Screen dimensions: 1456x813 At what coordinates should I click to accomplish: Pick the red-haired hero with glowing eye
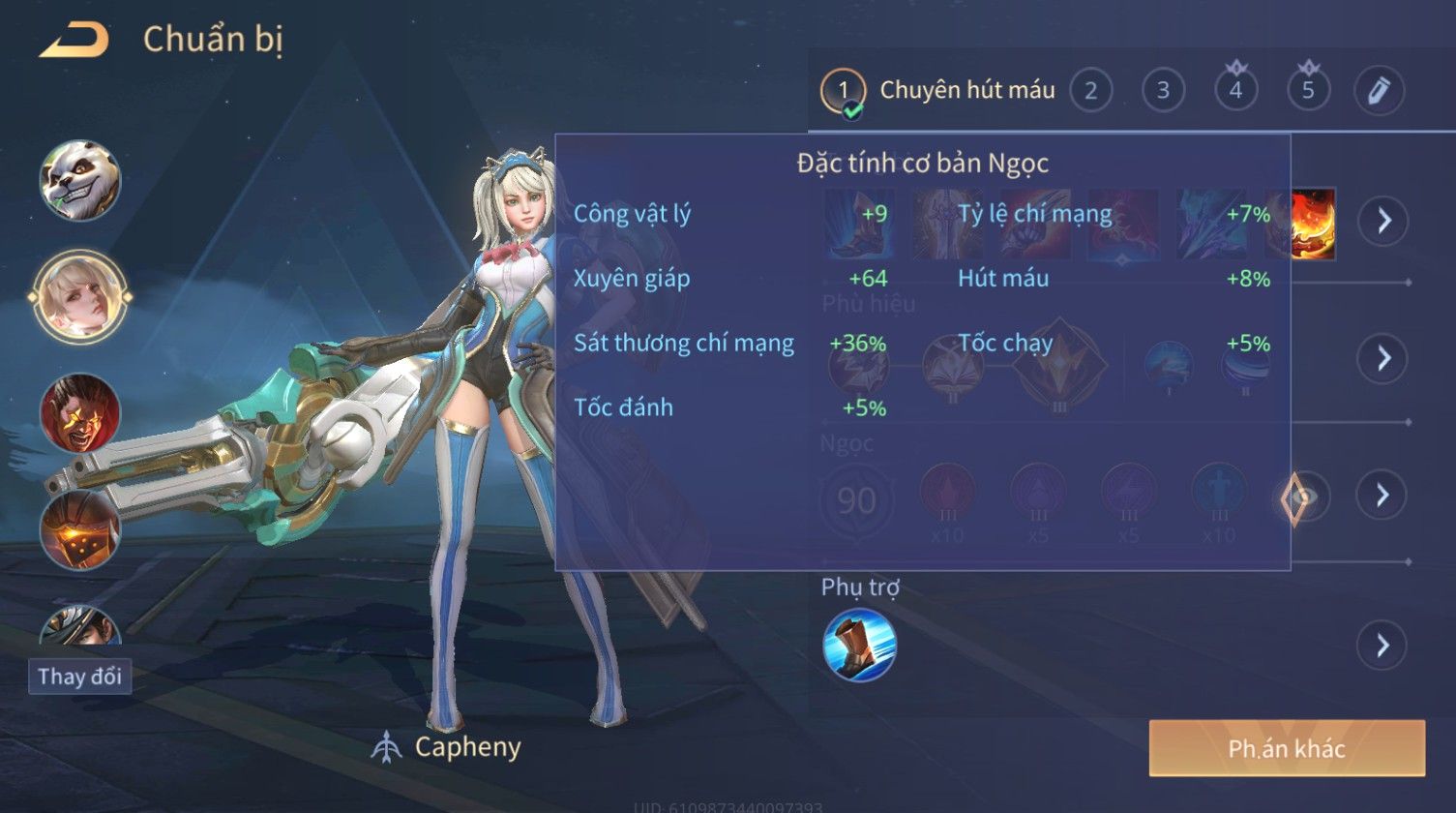[x=80, y=413]
